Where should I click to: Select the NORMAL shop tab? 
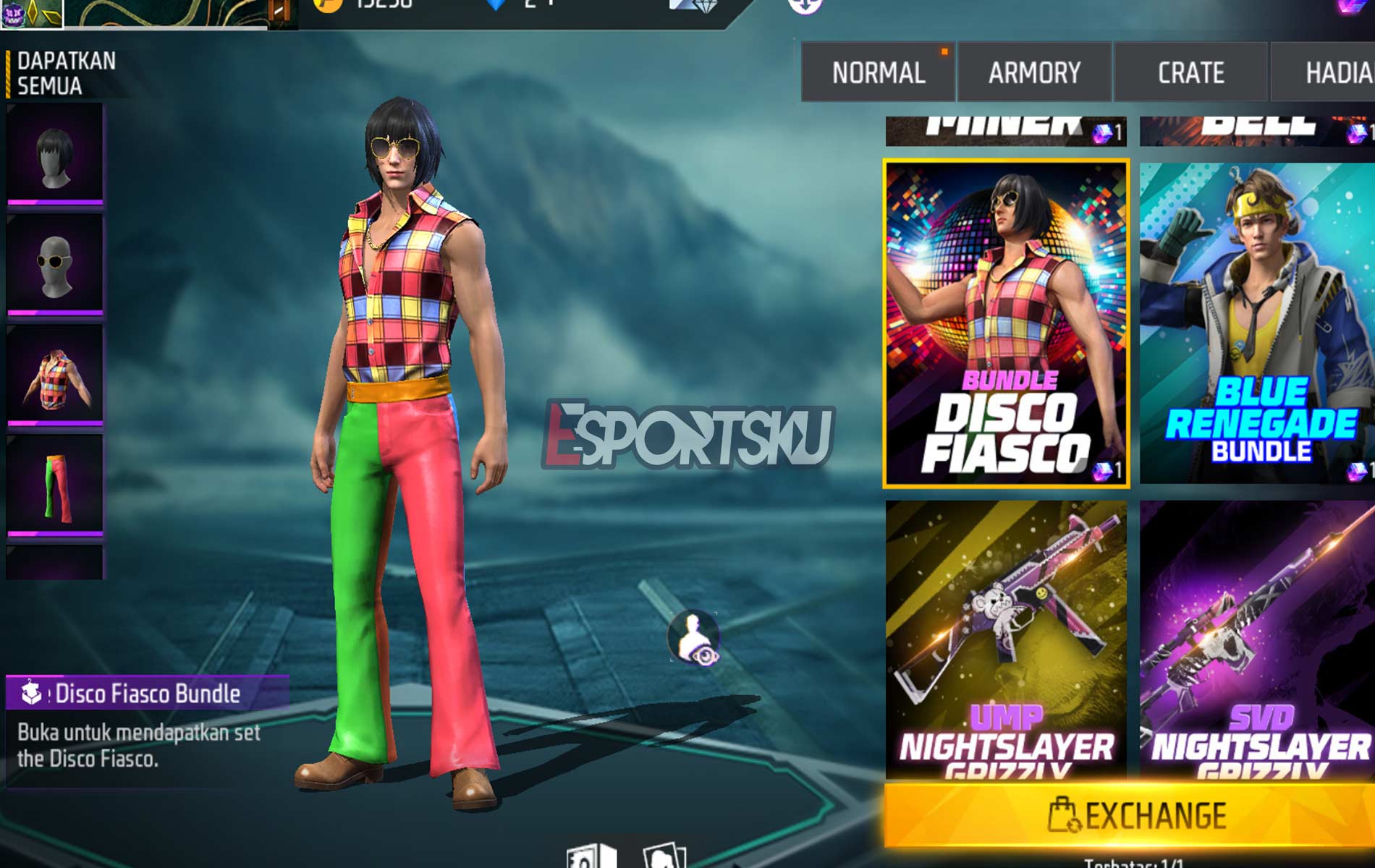[877, 72]
